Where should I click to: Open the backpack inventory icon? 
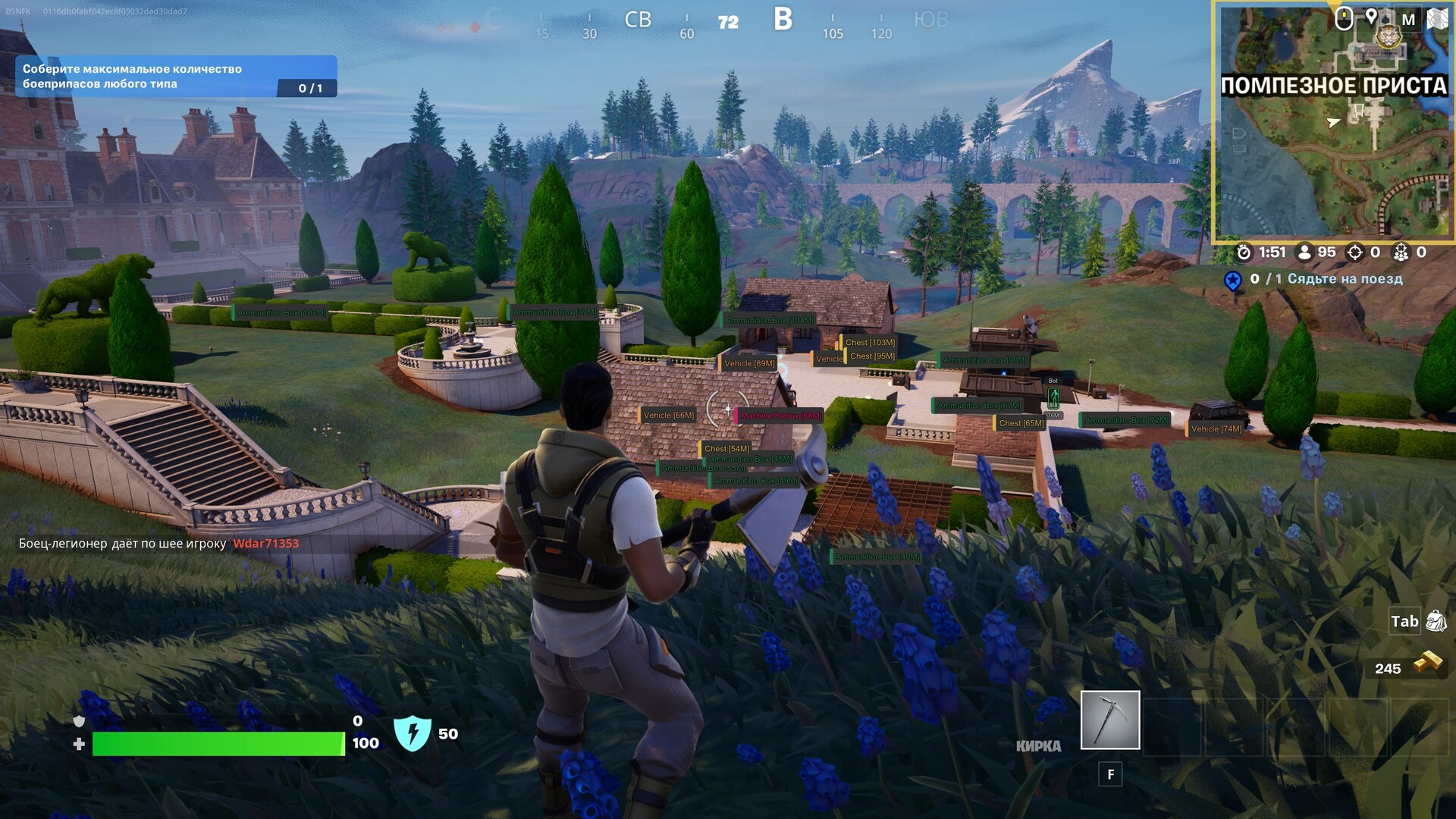pyautogui.click(x=1436, y=621)
